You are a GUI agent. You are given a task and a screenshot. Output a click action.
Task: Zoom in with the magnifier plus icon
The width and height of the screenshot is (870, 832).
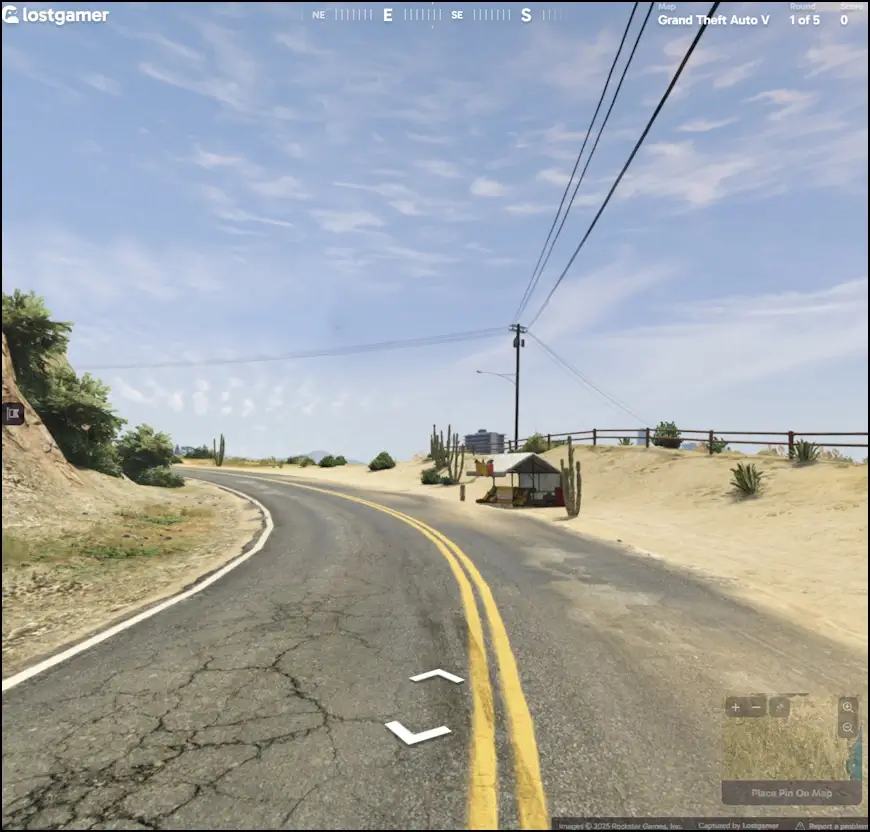click(848, 706)
